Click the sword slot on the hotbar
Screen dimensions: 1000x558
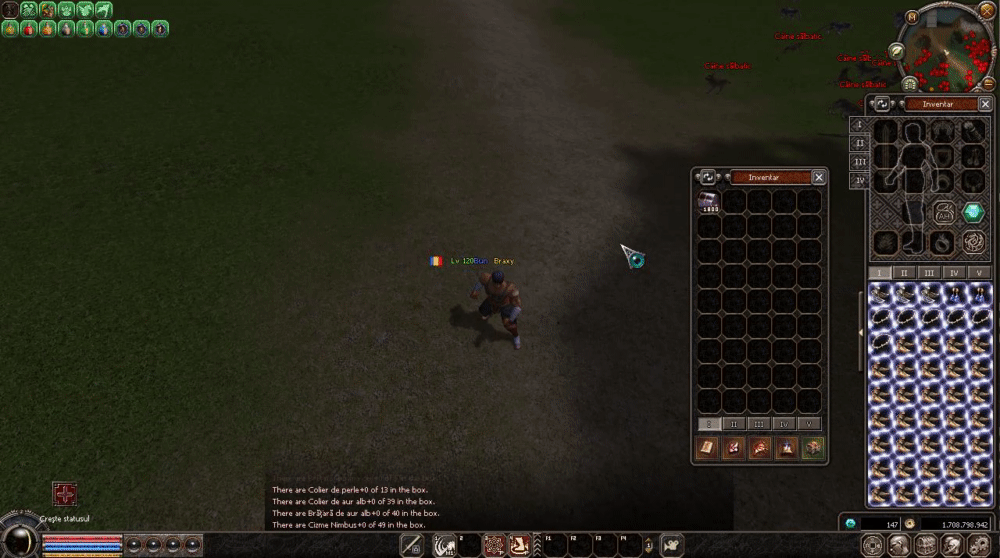[411, 545]
